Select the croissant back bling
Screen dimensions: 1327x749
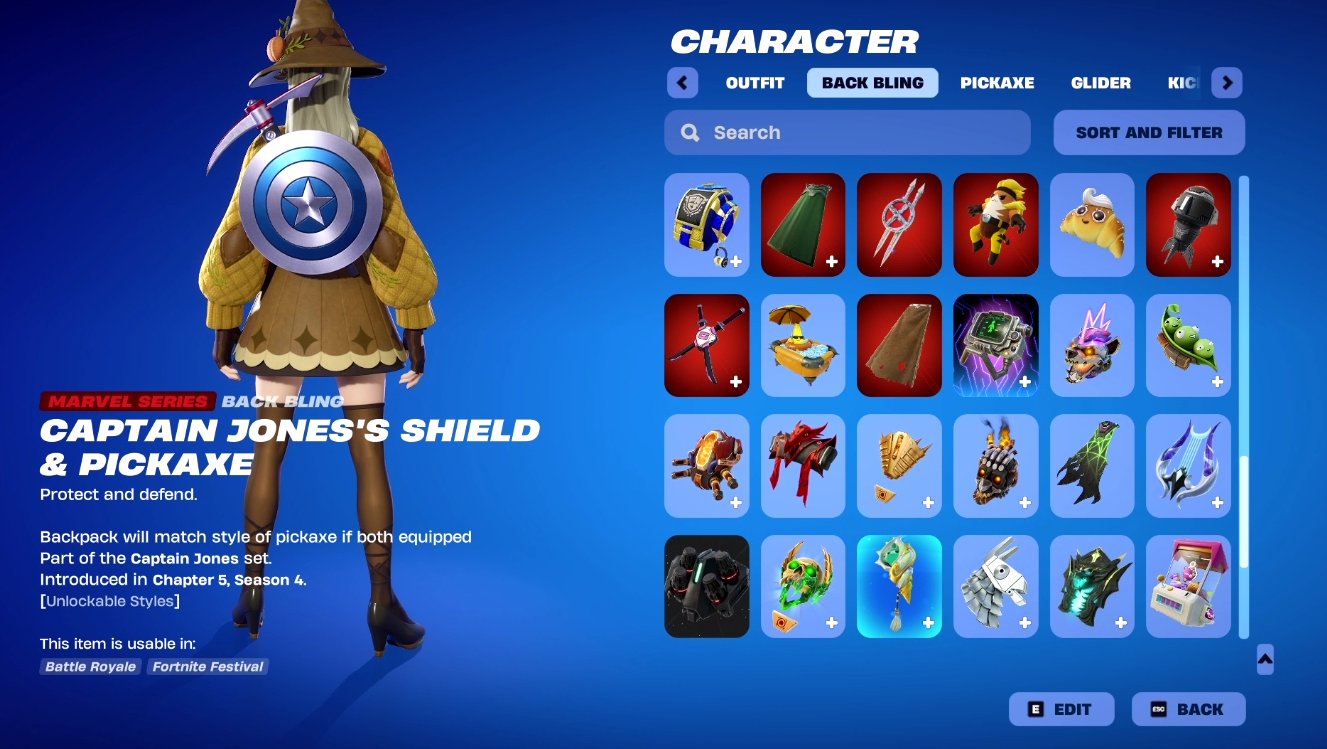pos(1092,224)
